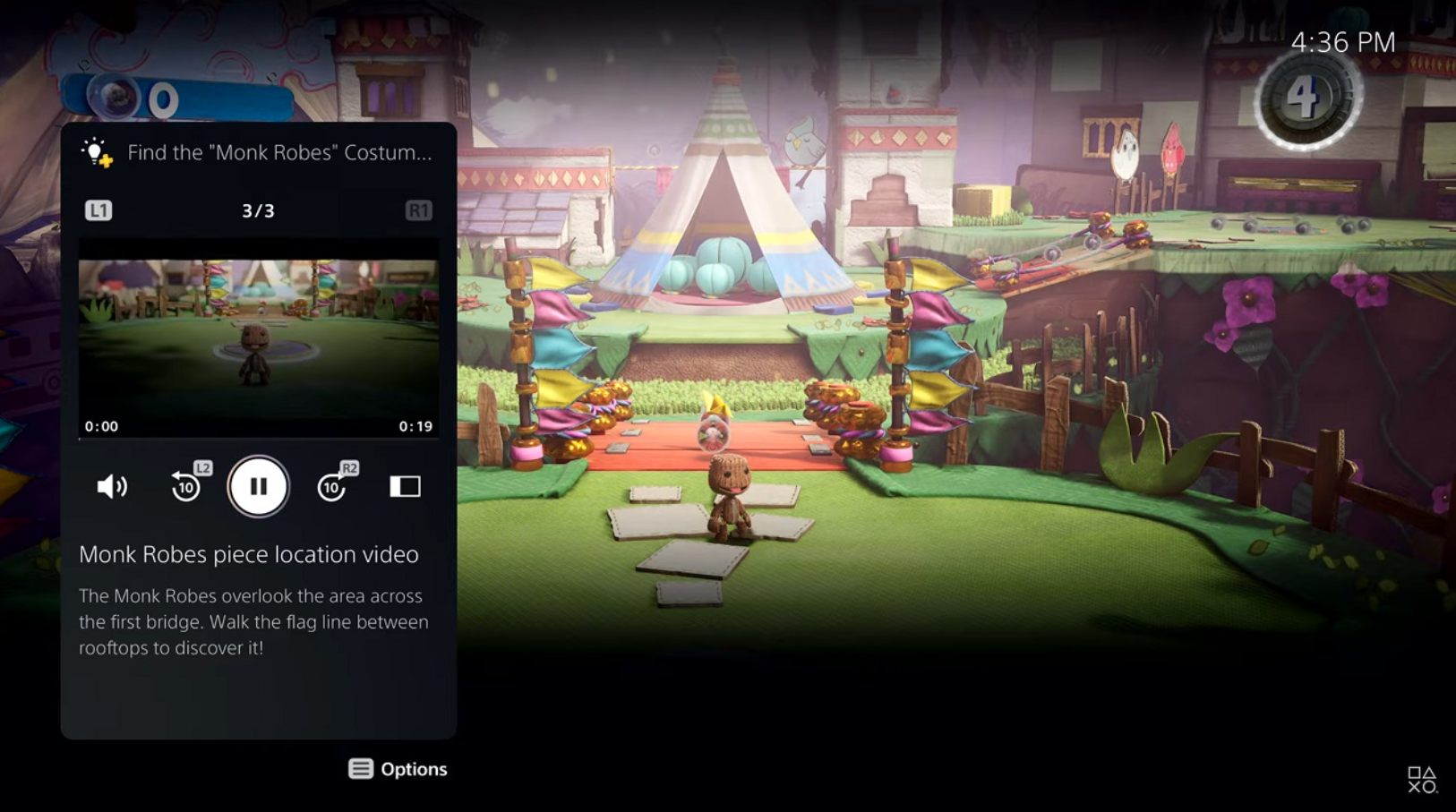Click the 0:00 timestamp label
1456x812 pixels.
[x=100, y=427]
